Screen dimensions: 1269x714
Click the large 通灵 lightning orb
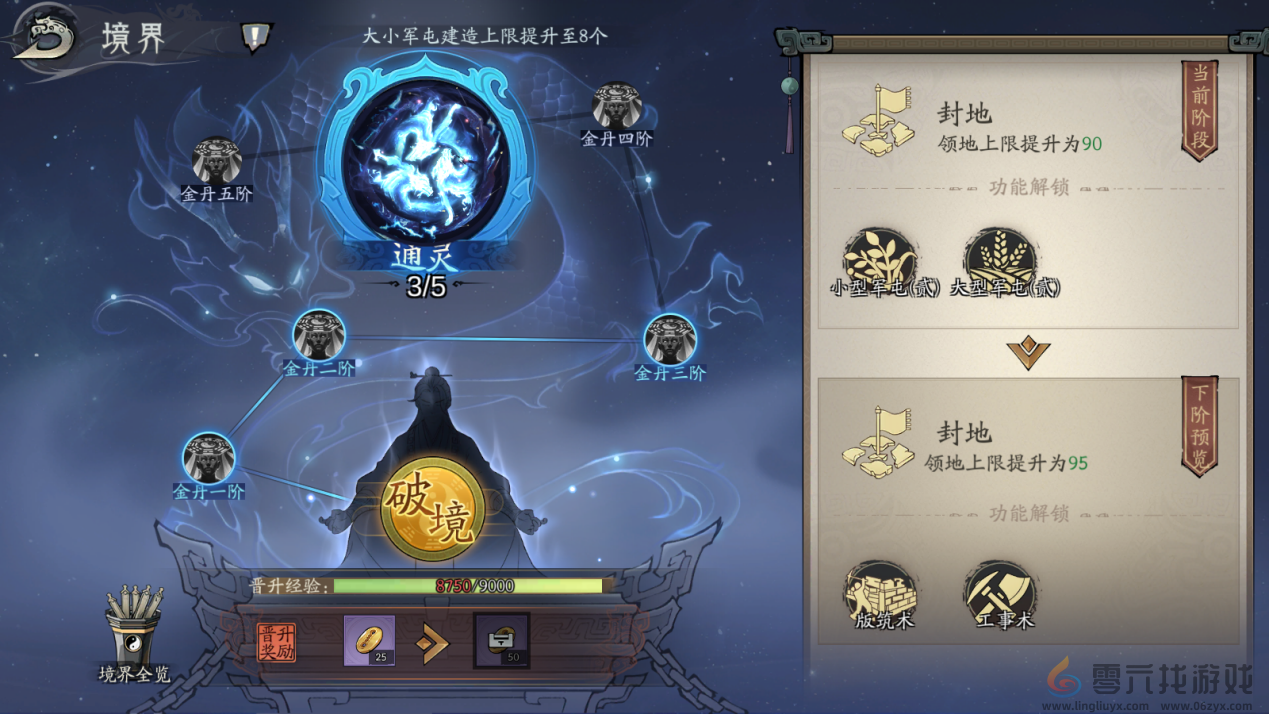[x=426, y=161]
